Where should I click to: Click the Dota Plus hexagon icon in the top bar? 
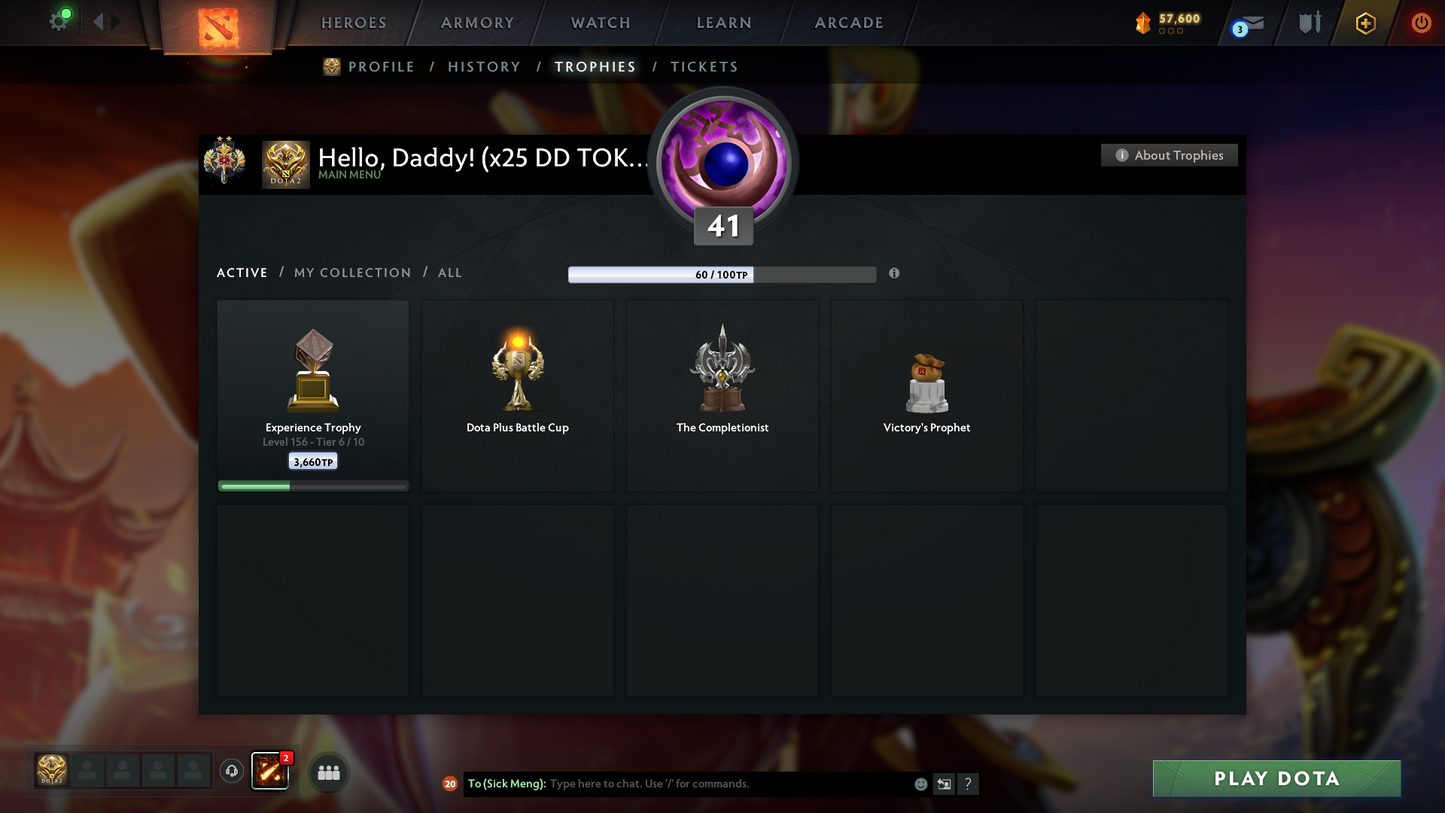click(1365, 22)
